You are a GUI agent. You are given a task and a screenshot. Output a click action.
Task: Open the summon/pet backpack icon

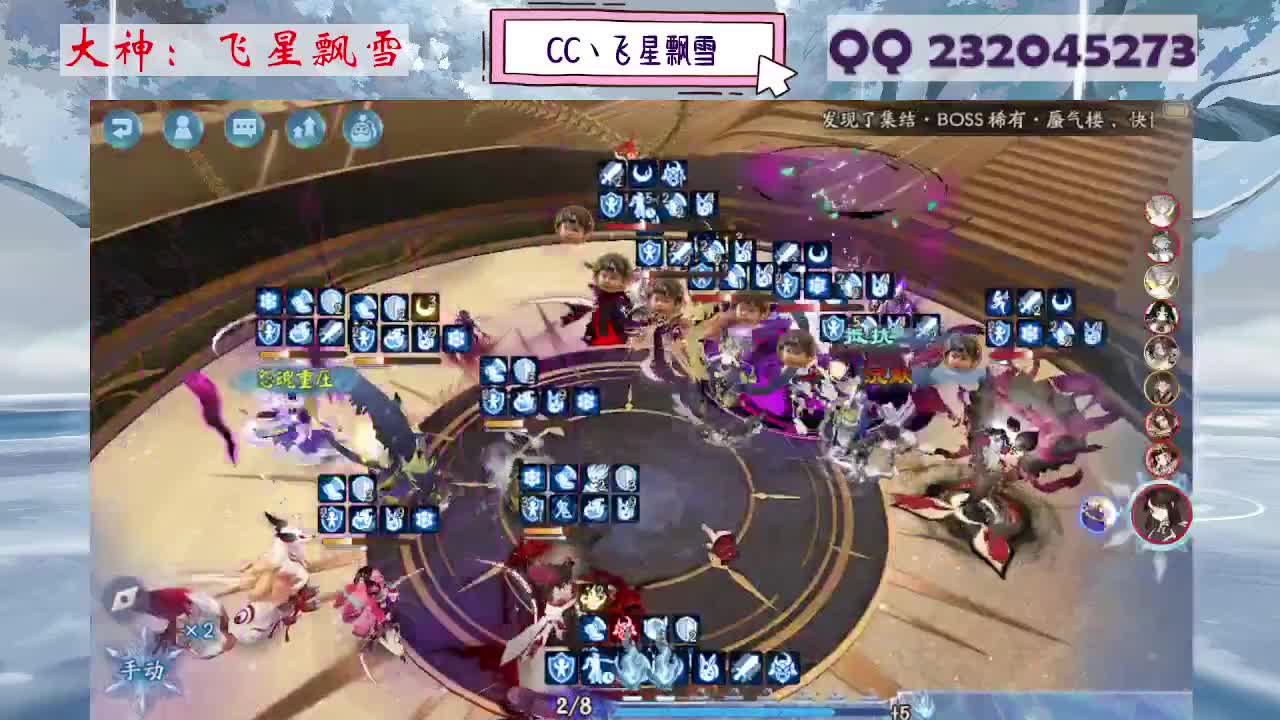click(364, 129)
